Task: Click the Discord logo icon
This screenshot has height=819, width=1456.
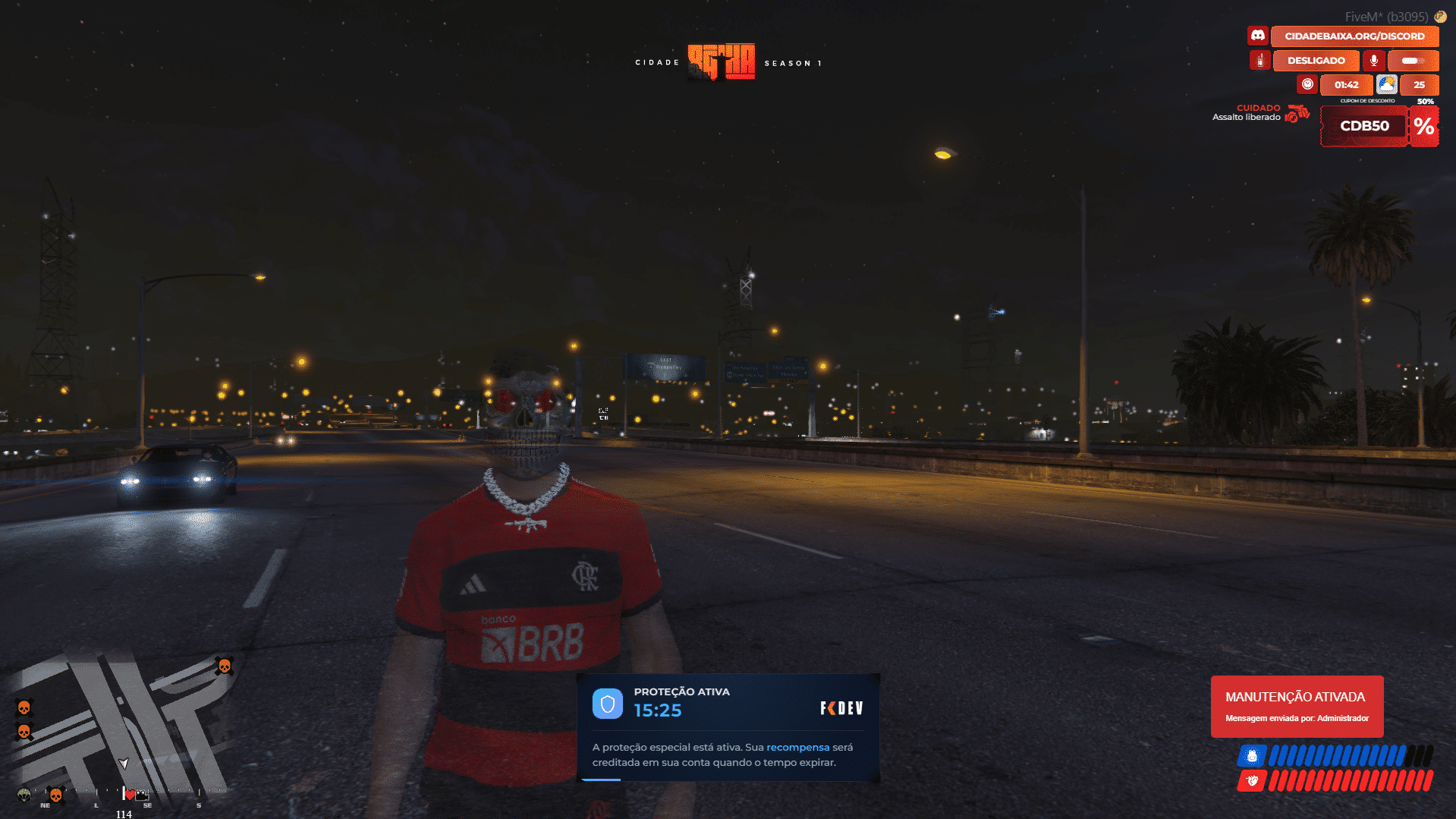Action: tap(1258, 36)
